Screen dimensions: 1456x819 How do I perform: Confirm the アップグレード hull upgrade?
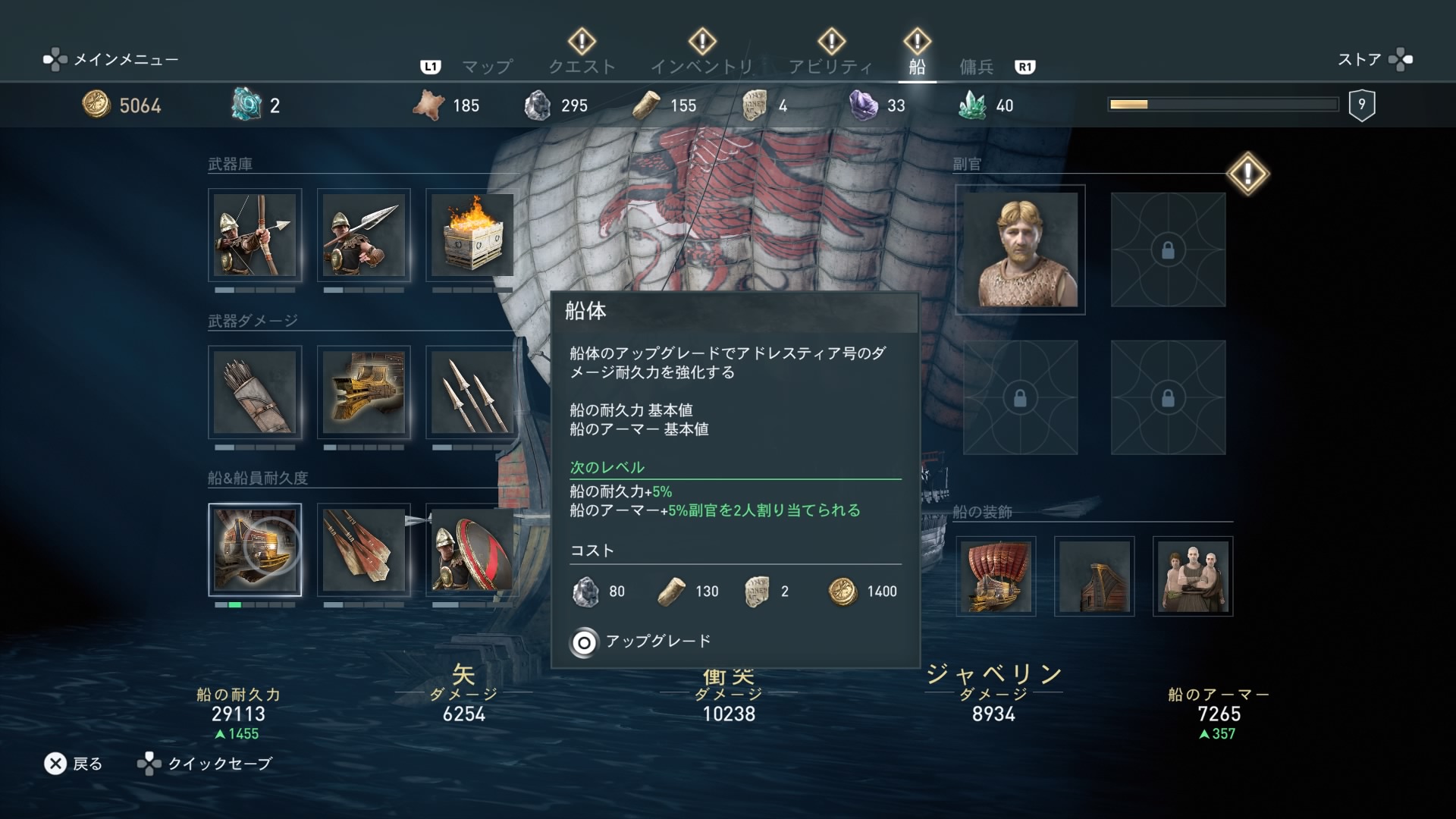[x=641, y=642]
